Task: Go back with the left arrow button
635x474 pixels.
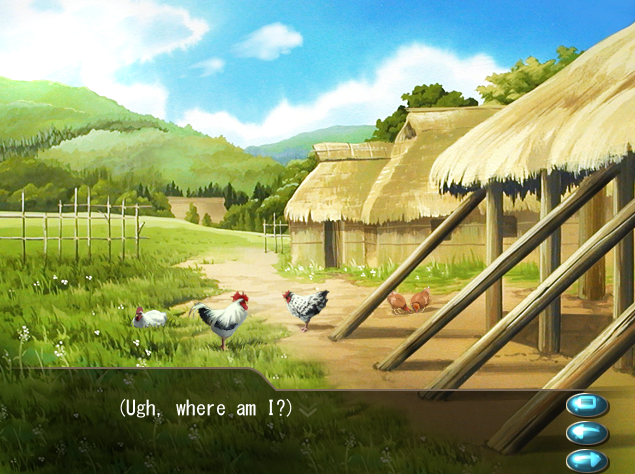Action: click(x=587, y=433)
